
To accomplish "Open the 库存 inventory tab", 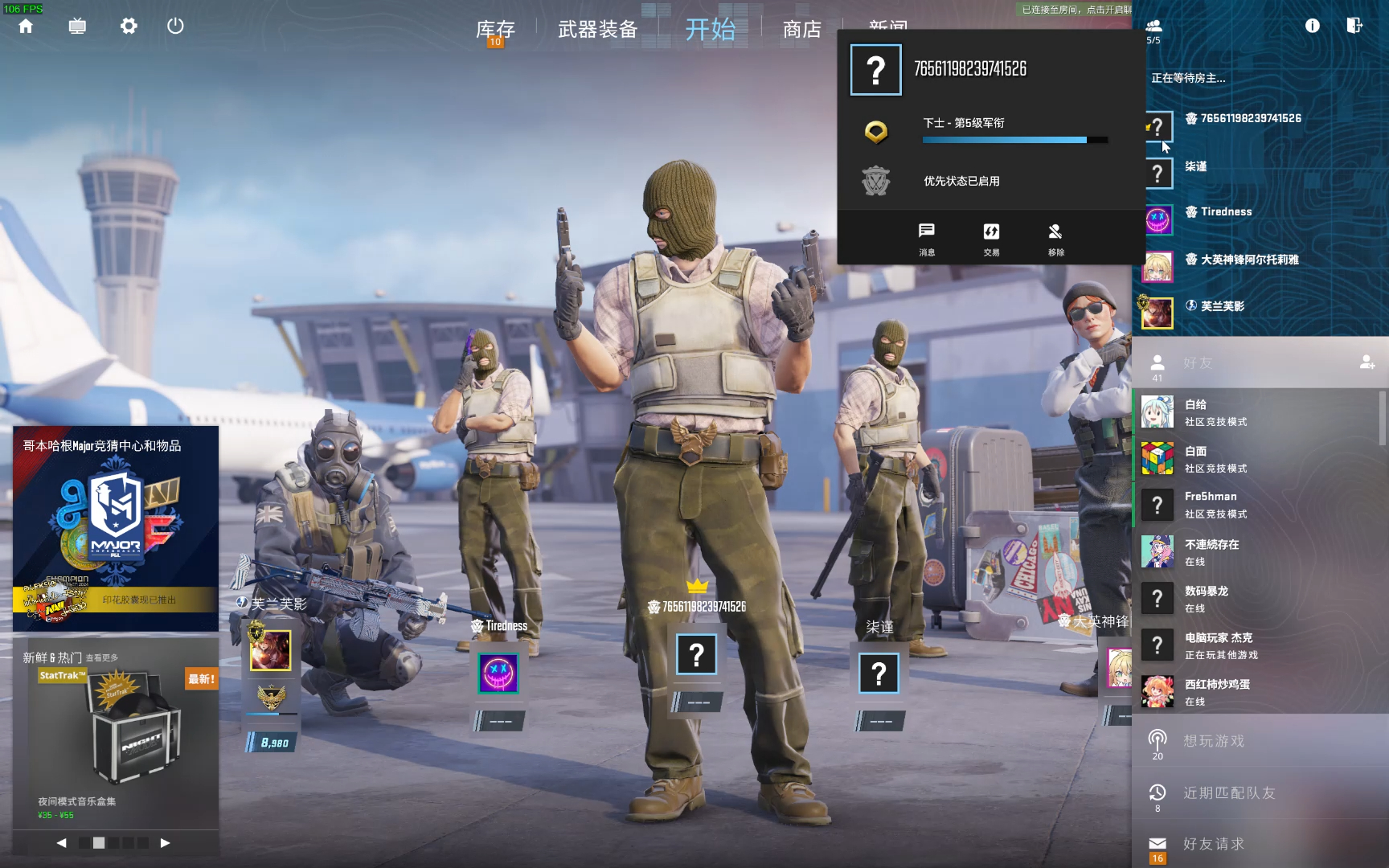I will [495, 30].
